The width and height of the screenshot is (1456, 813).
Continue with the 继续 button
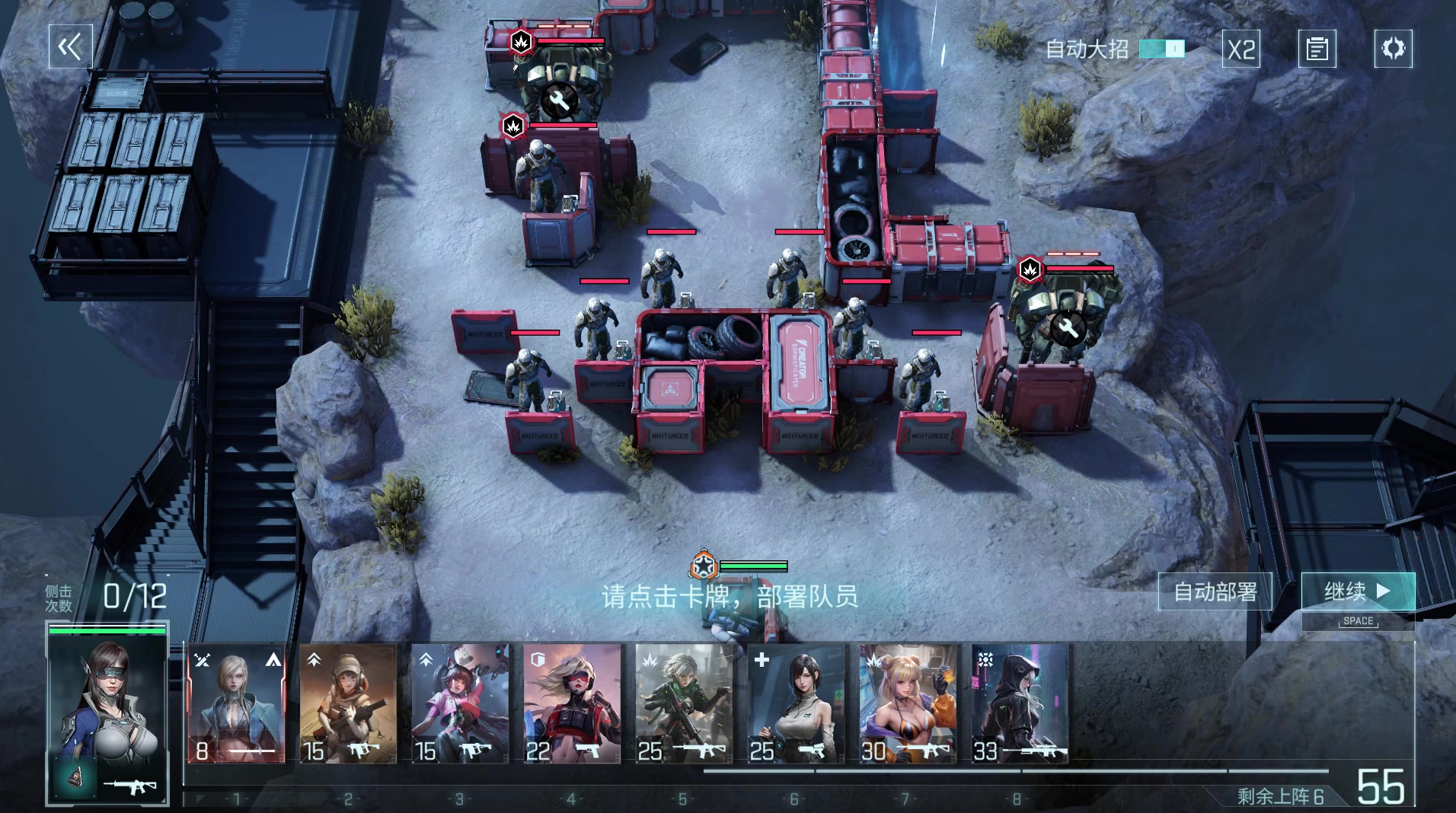(x=1358, y=591)
